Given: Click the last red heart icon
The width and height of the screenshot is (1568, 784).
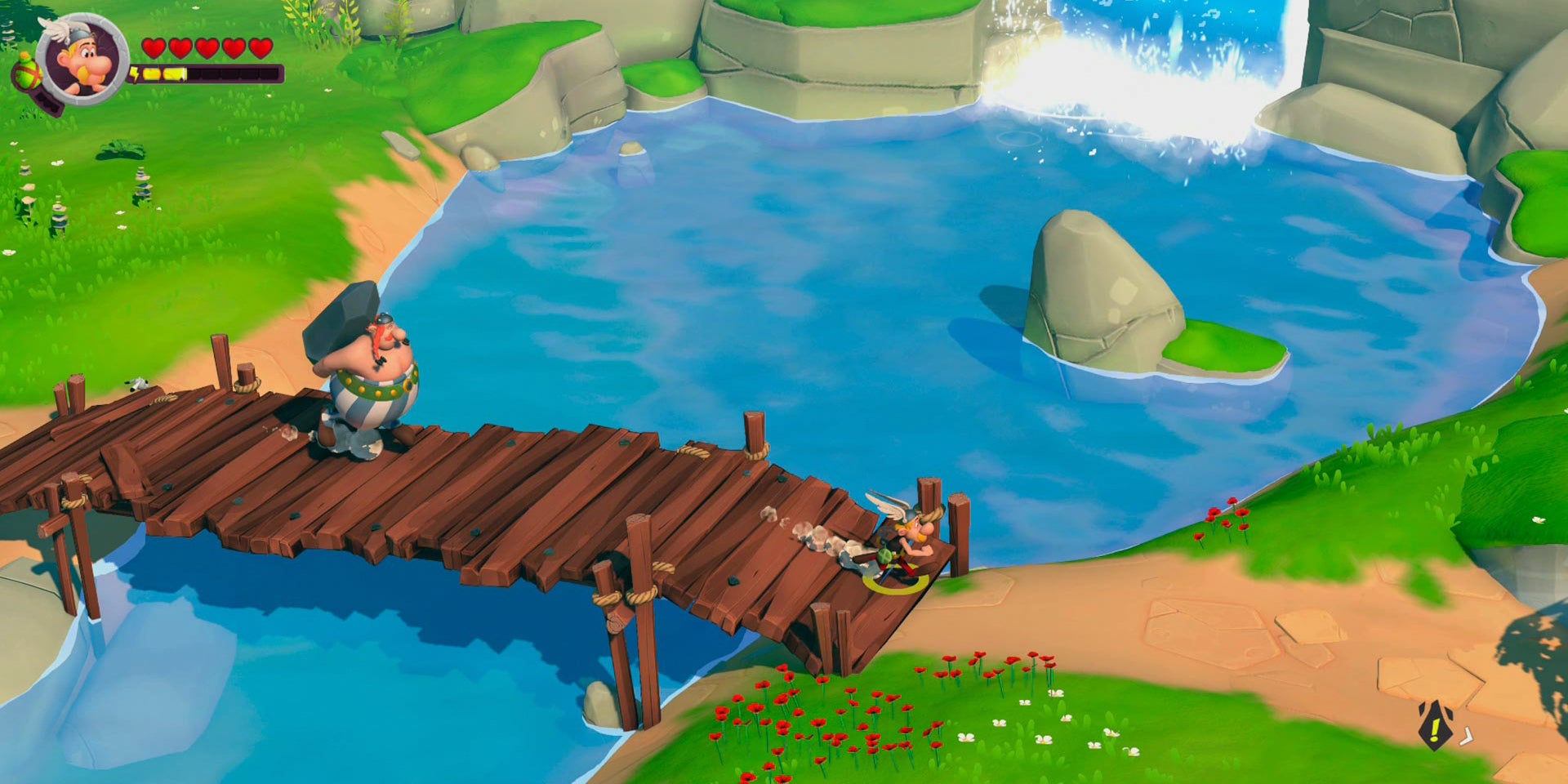Looking at the screenshot, I should (x=259, y=48).
